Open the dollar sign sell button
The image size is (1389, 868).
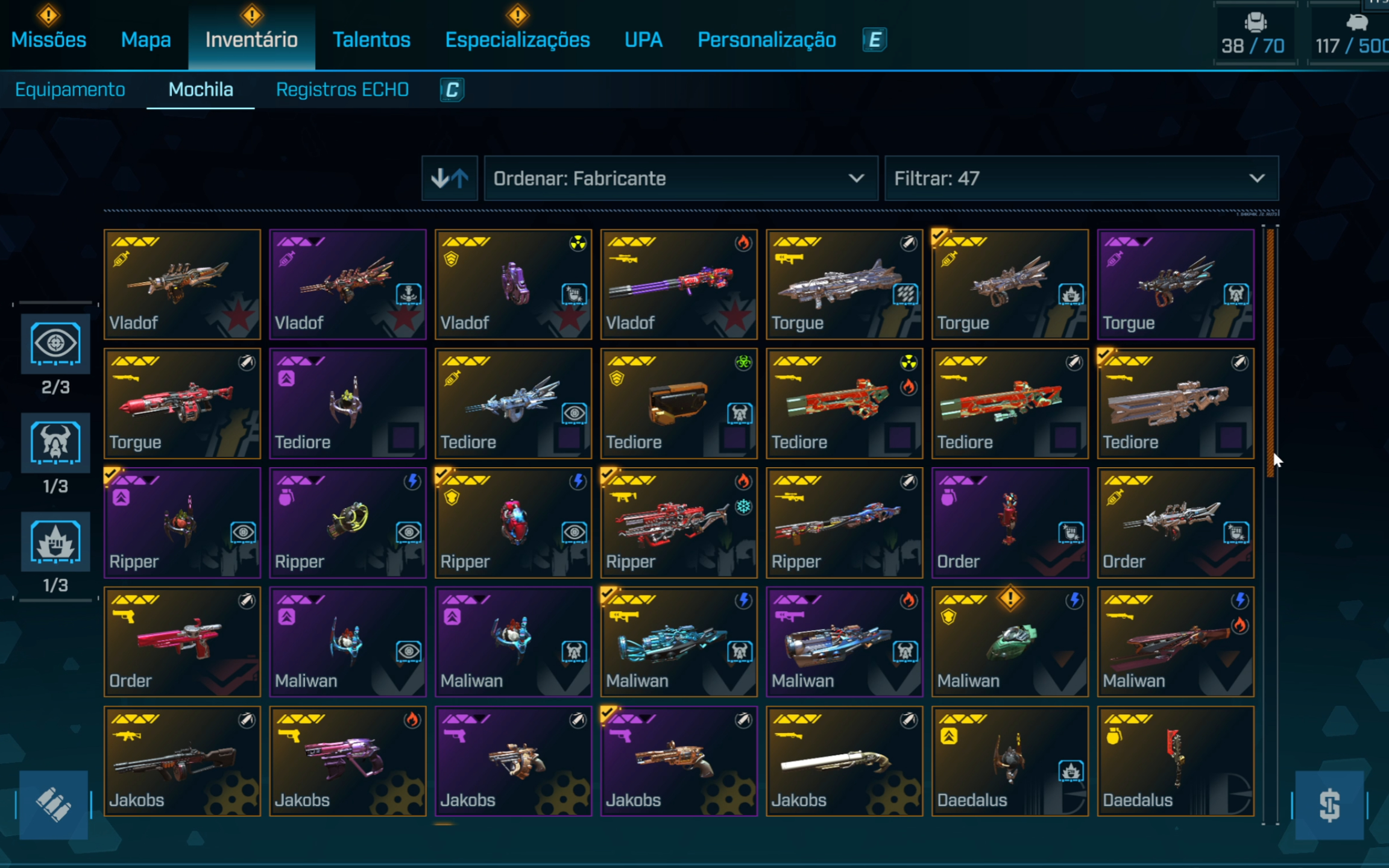[1329, 805]
